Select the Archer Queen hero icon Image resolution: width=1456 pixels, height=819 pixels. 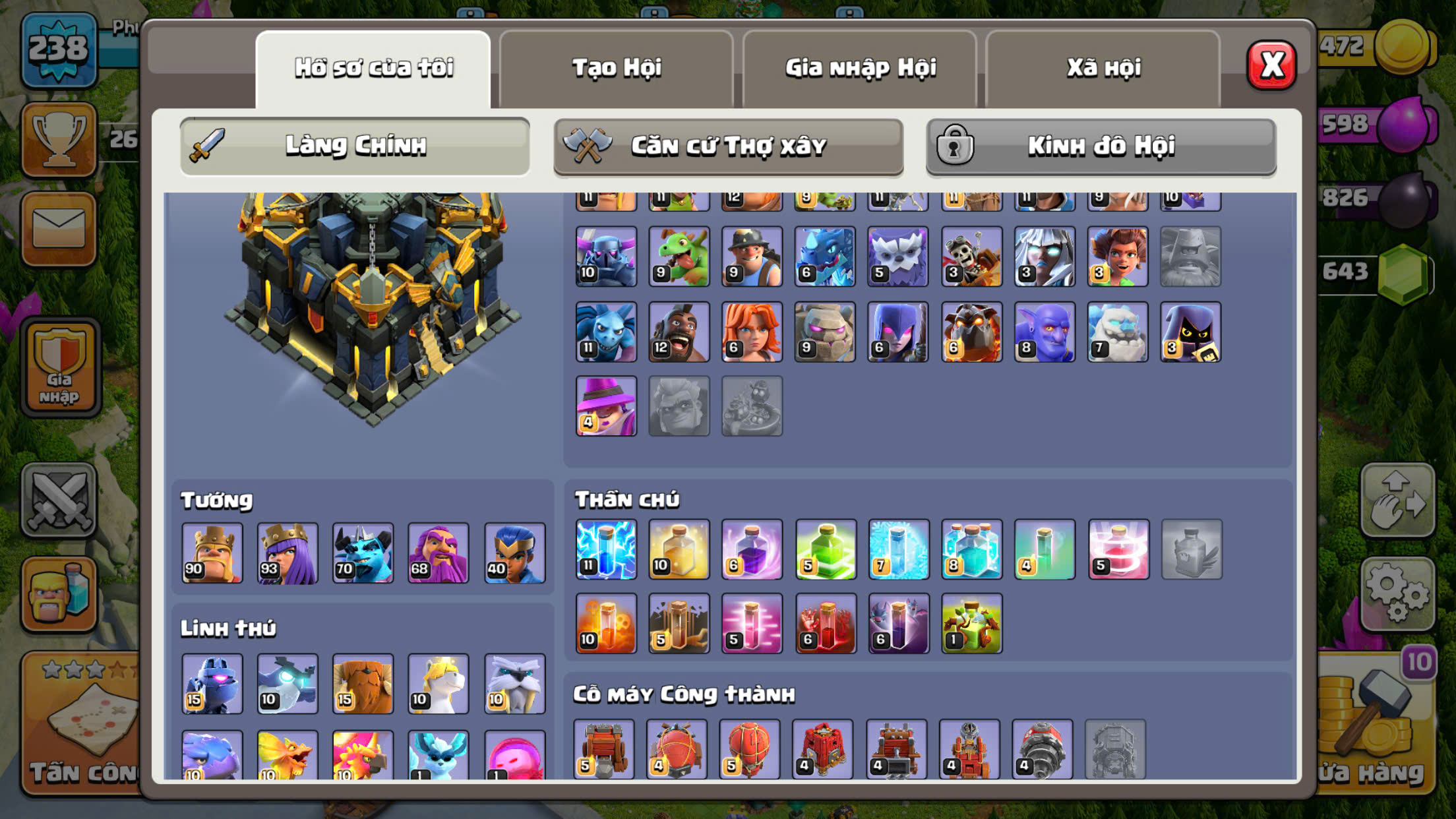tap(288, 553)
